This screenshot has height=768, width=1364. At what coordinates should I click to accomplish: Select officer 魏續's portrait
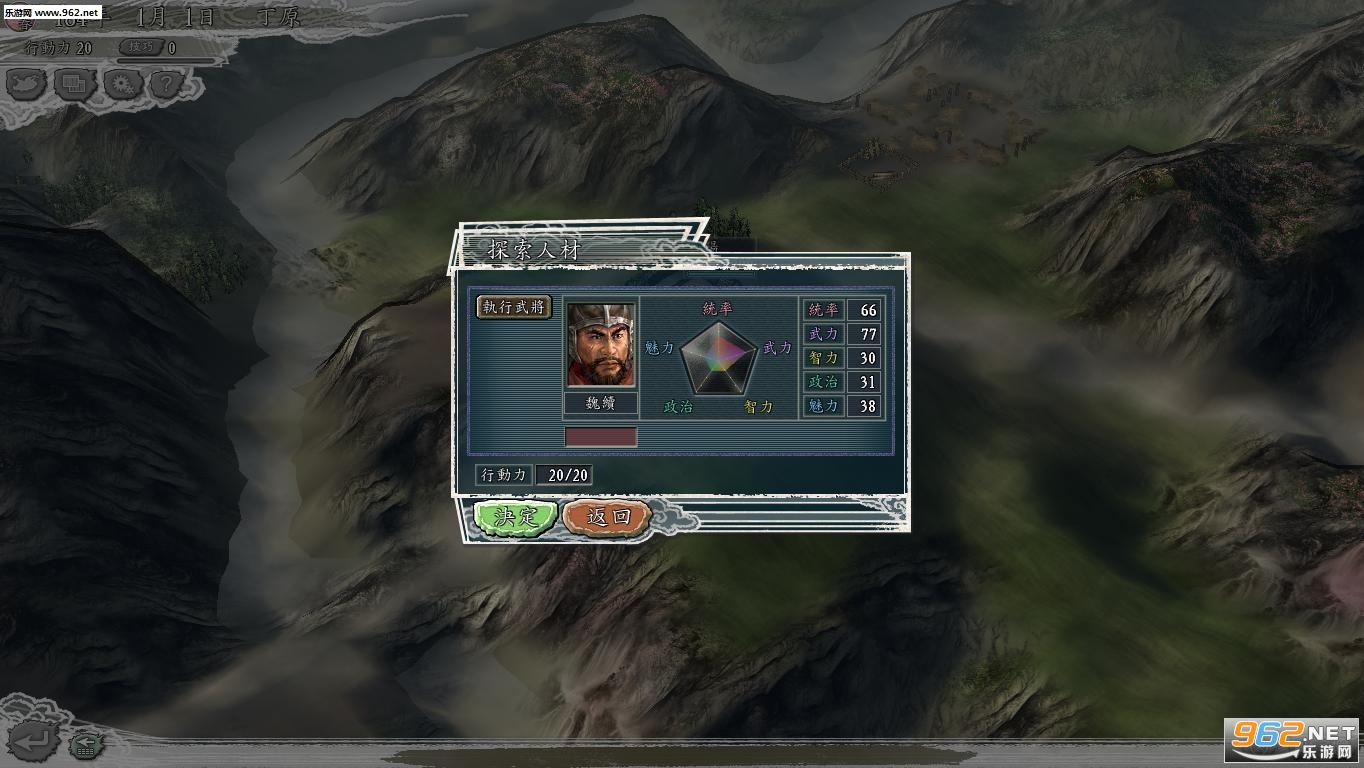pyautogui.click(x=600, y=344)
